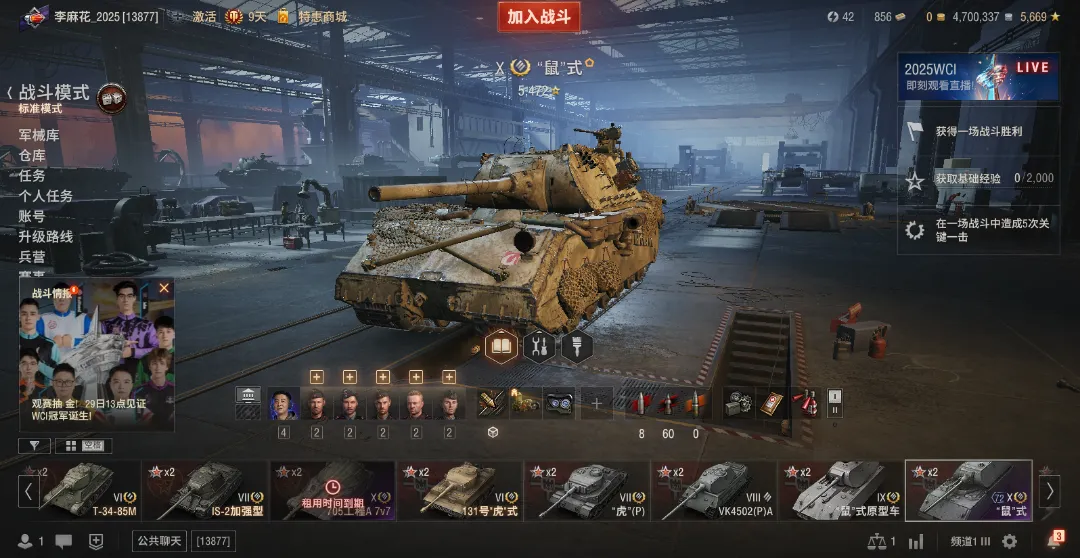
Task: Close the 战斗情报 news popup
Action: tap(164, 288)
